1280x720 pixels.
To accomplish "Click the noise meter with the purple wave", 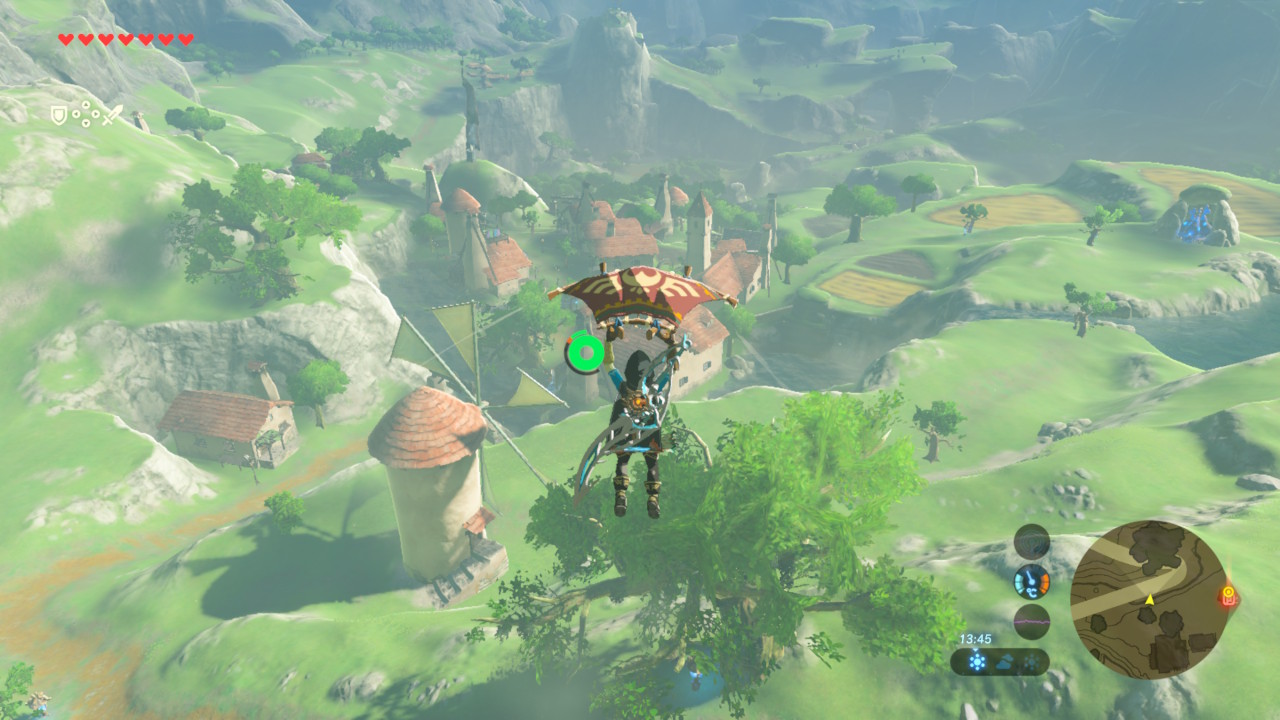I will [1031, 621].
